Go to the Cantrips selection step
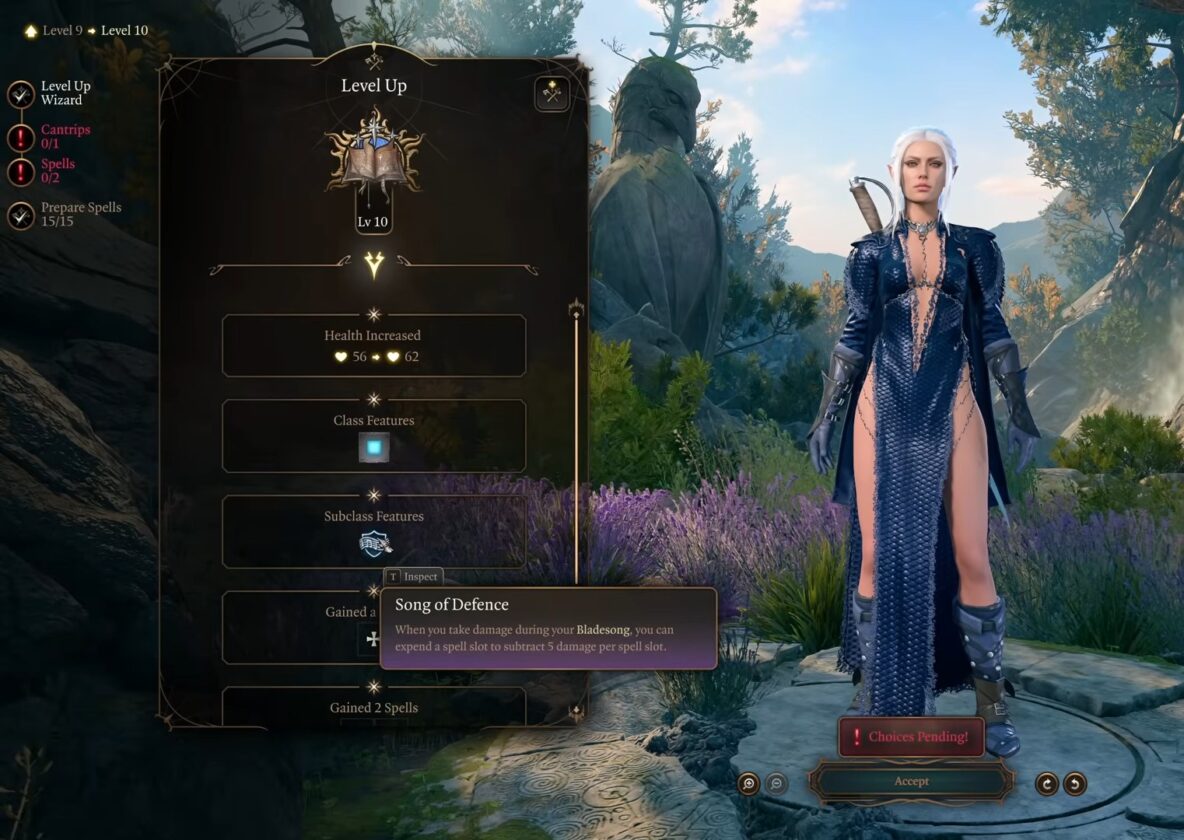 pos(22,137)
